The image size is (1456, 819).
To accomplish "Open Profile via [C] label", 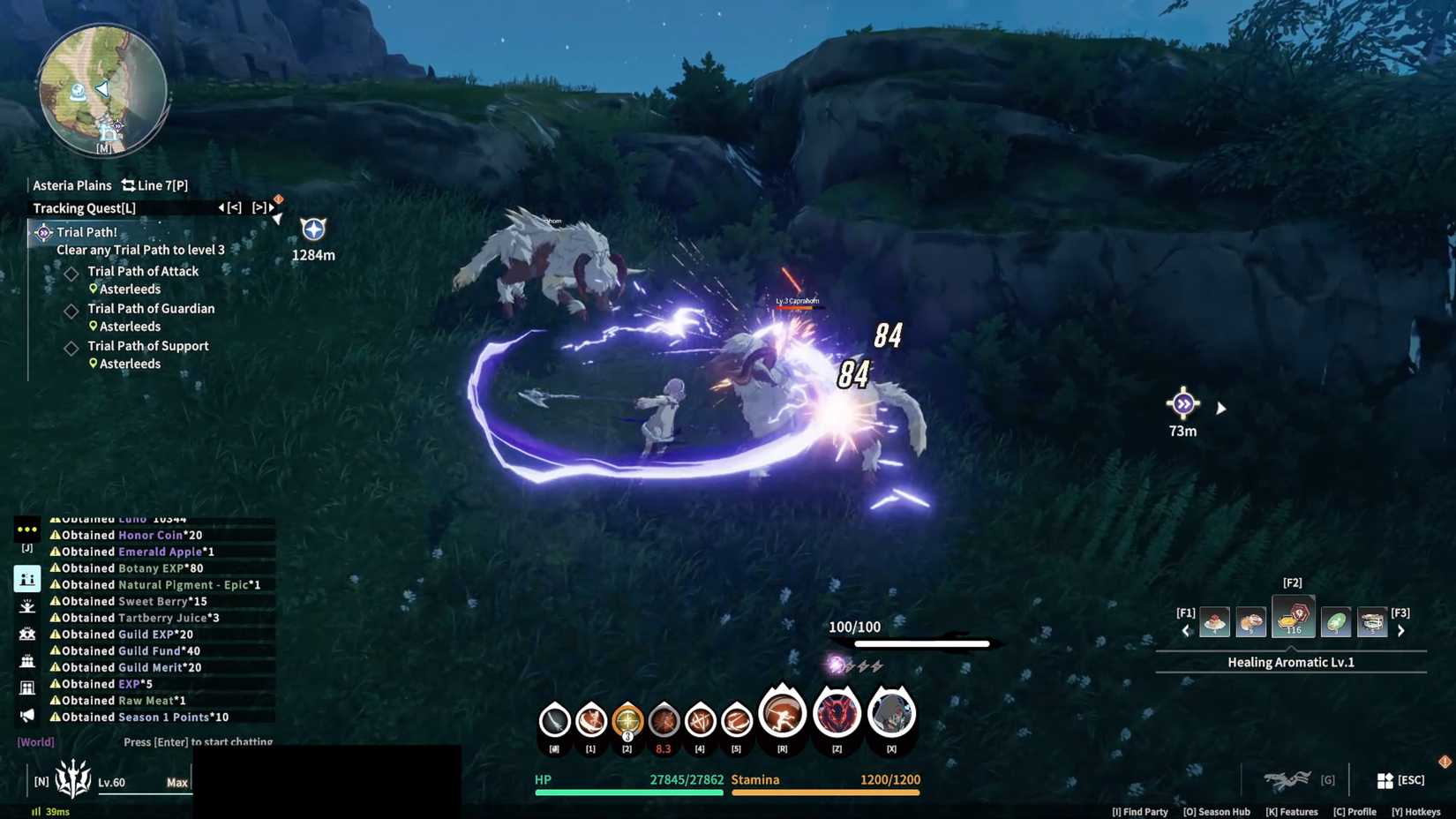I will (1355, 811).
